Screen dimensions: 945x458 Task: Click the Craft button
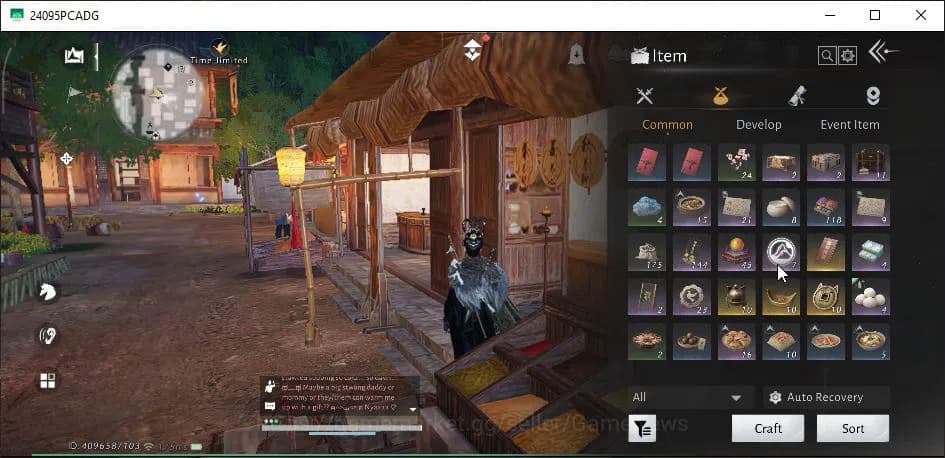pyautogui.click(x=767, y=428)
